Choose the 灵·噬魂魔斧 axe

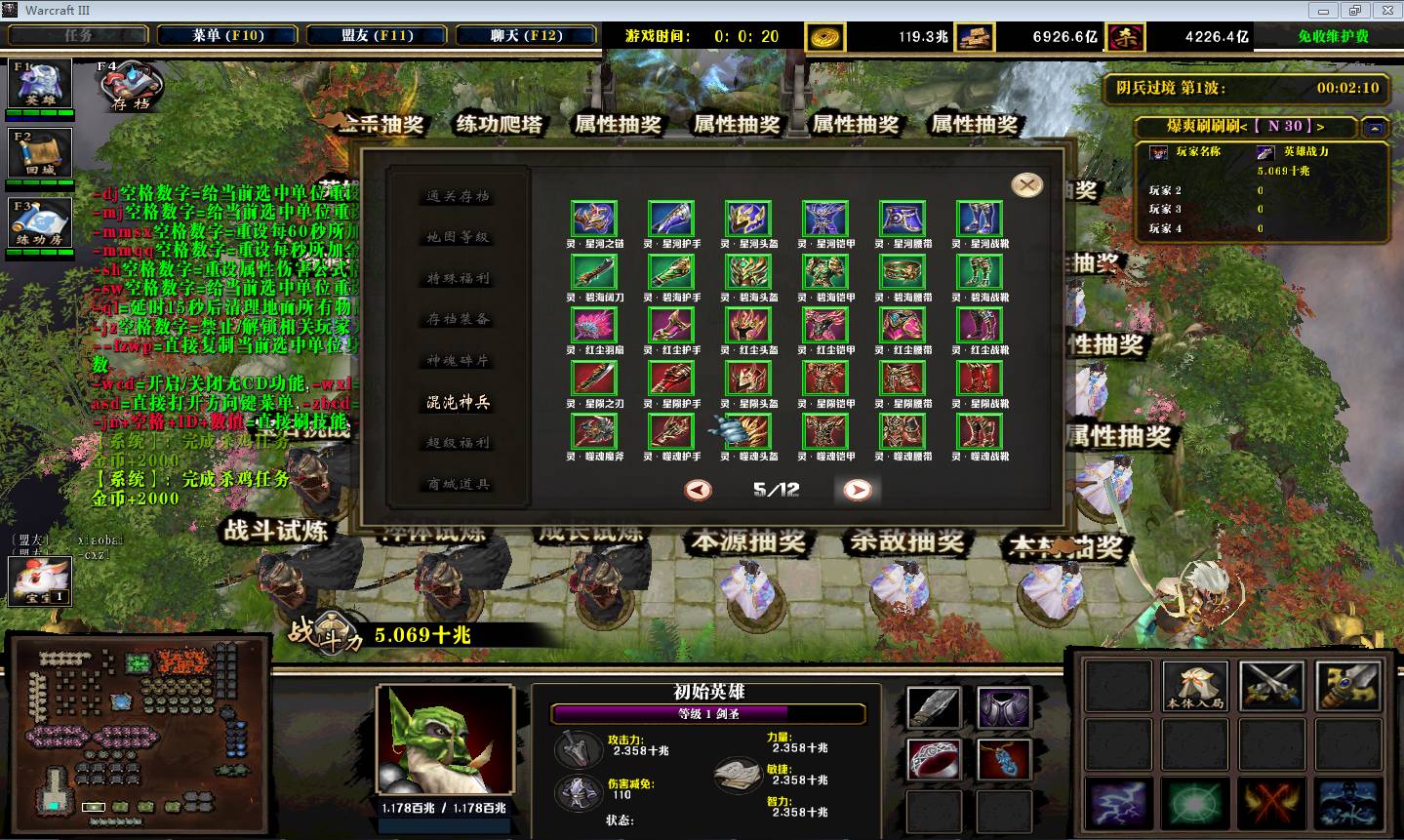tap(594, 431)
